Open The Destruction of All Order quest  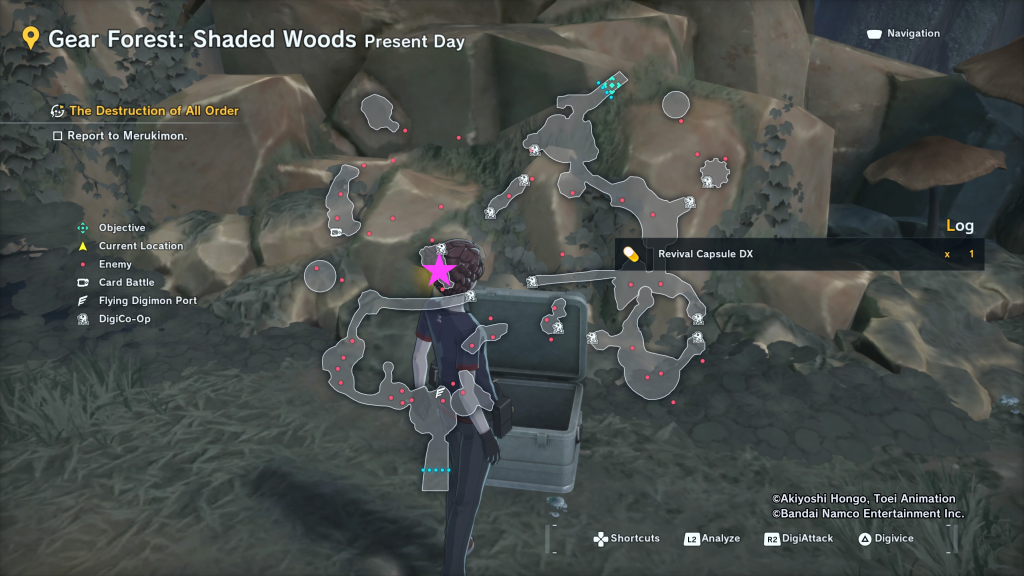[154, 111]
